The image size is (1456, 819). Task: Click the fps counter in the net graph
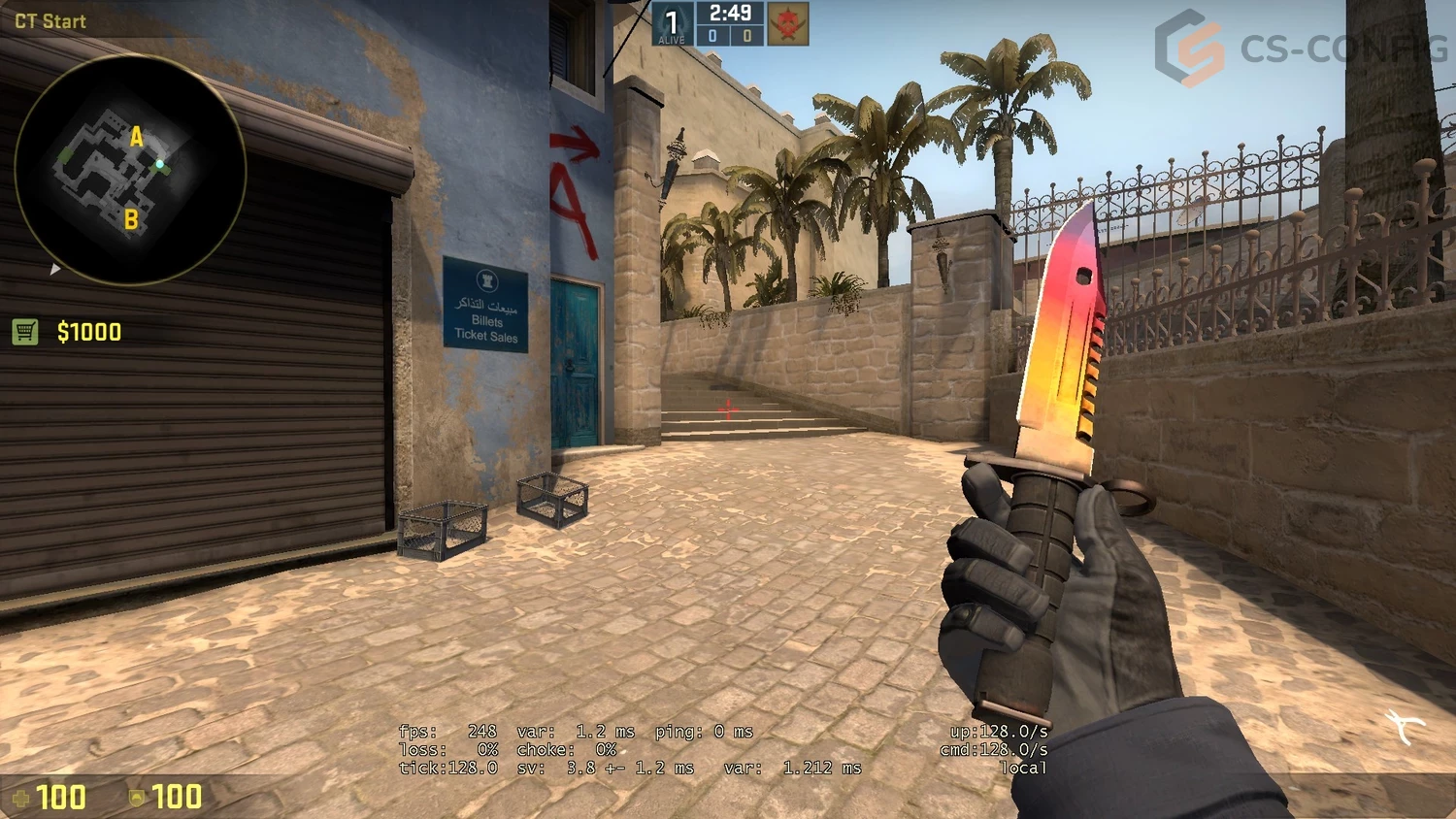click(448, 732)
